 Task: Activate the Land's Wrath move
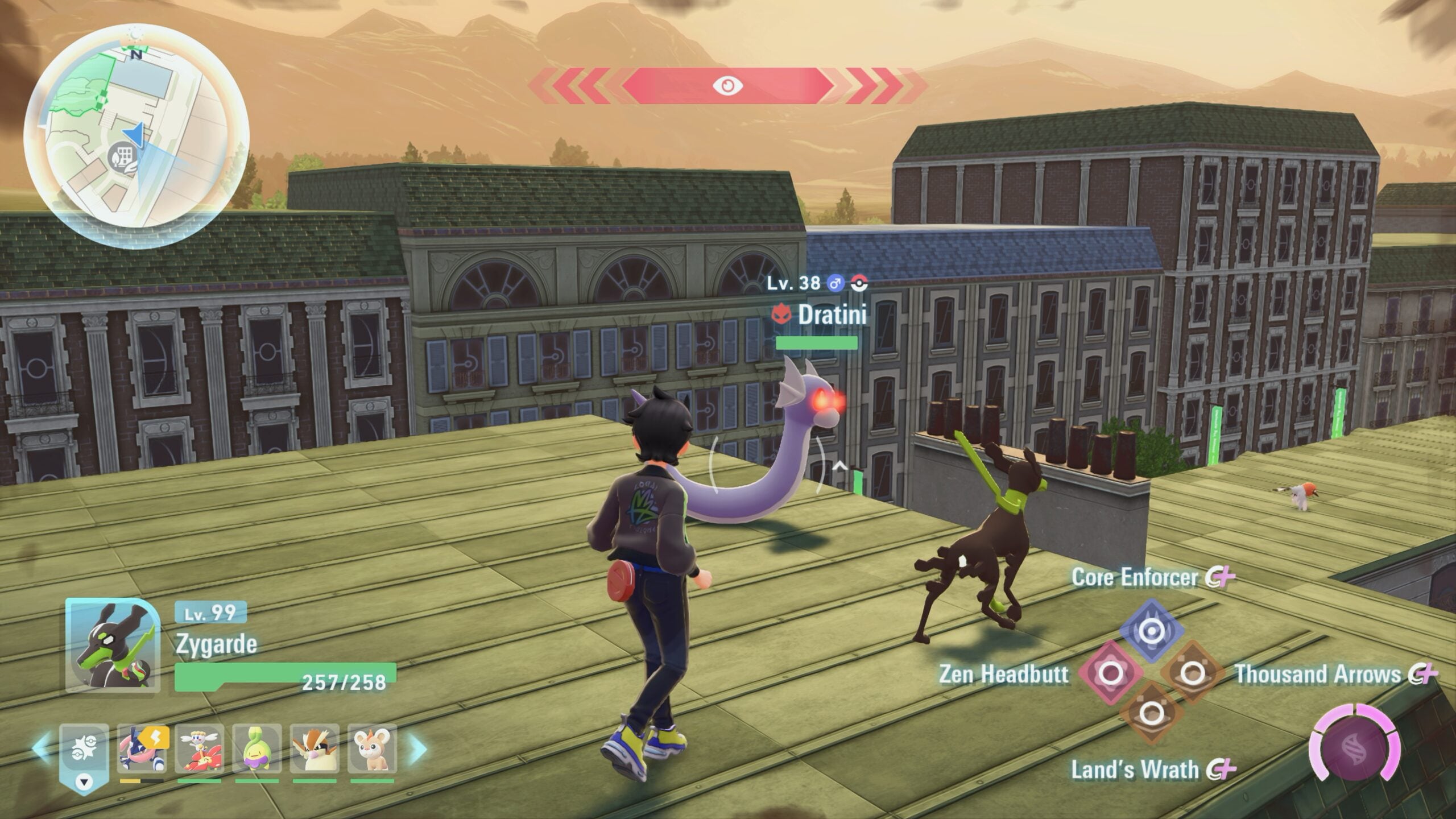point(1151,713)
